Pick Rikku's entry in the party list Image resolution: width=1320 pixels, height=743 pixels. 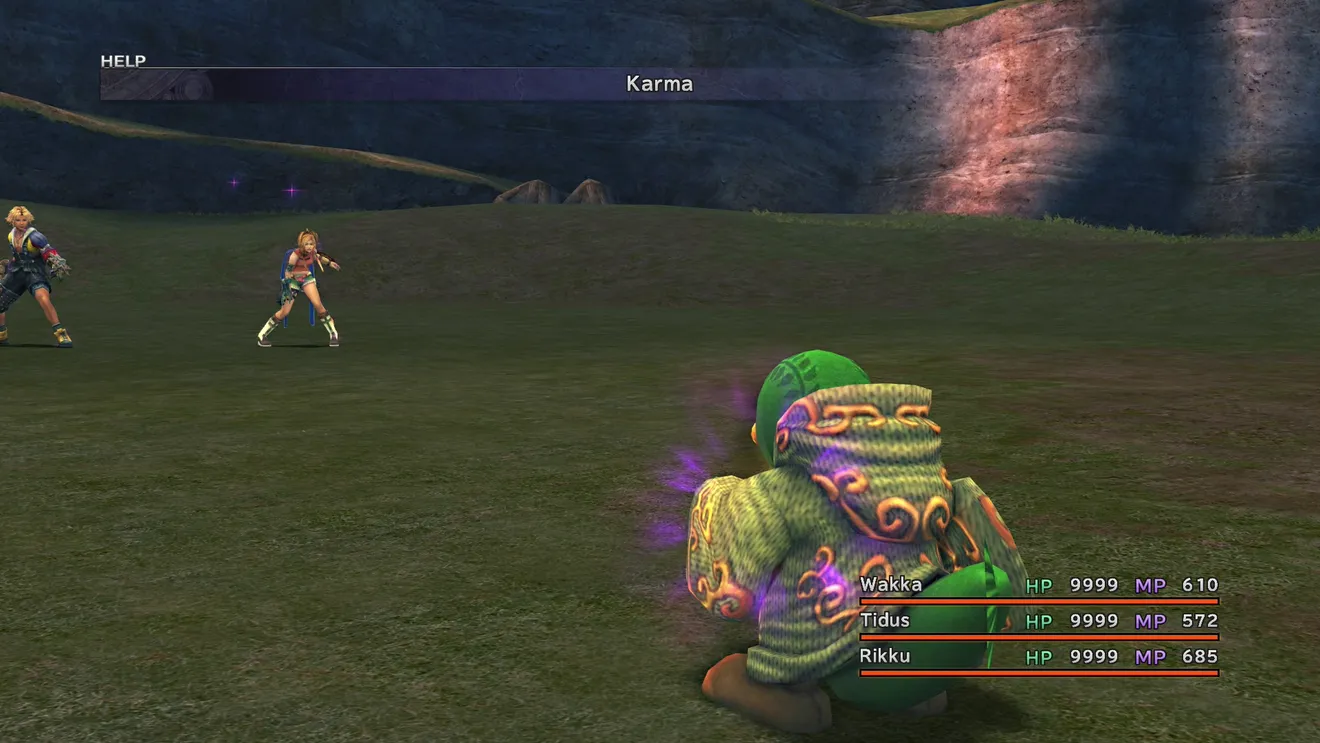click(x=885, y=657)
